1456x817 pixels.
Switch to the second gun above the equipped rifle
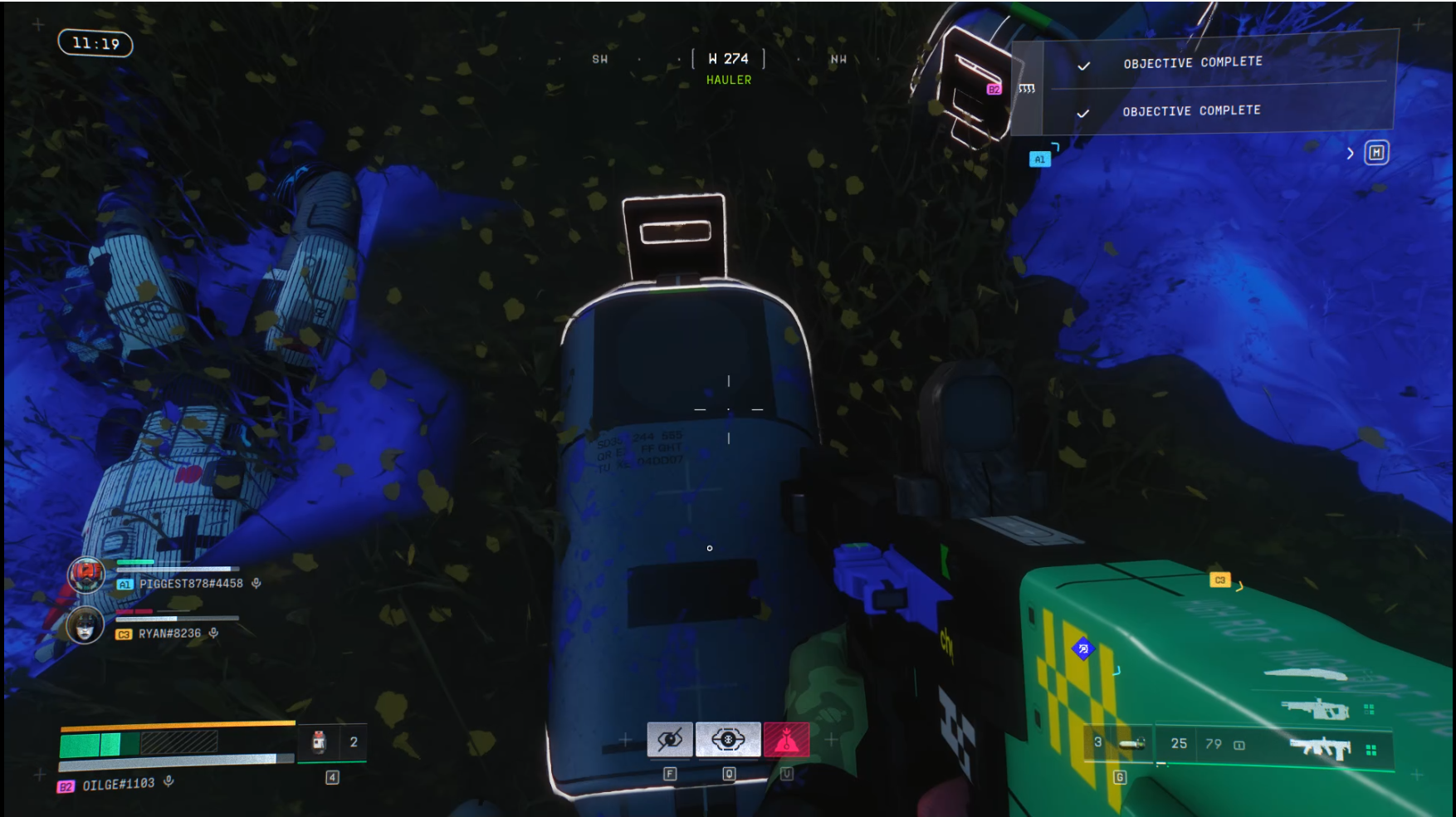(x=1315, y=709)
